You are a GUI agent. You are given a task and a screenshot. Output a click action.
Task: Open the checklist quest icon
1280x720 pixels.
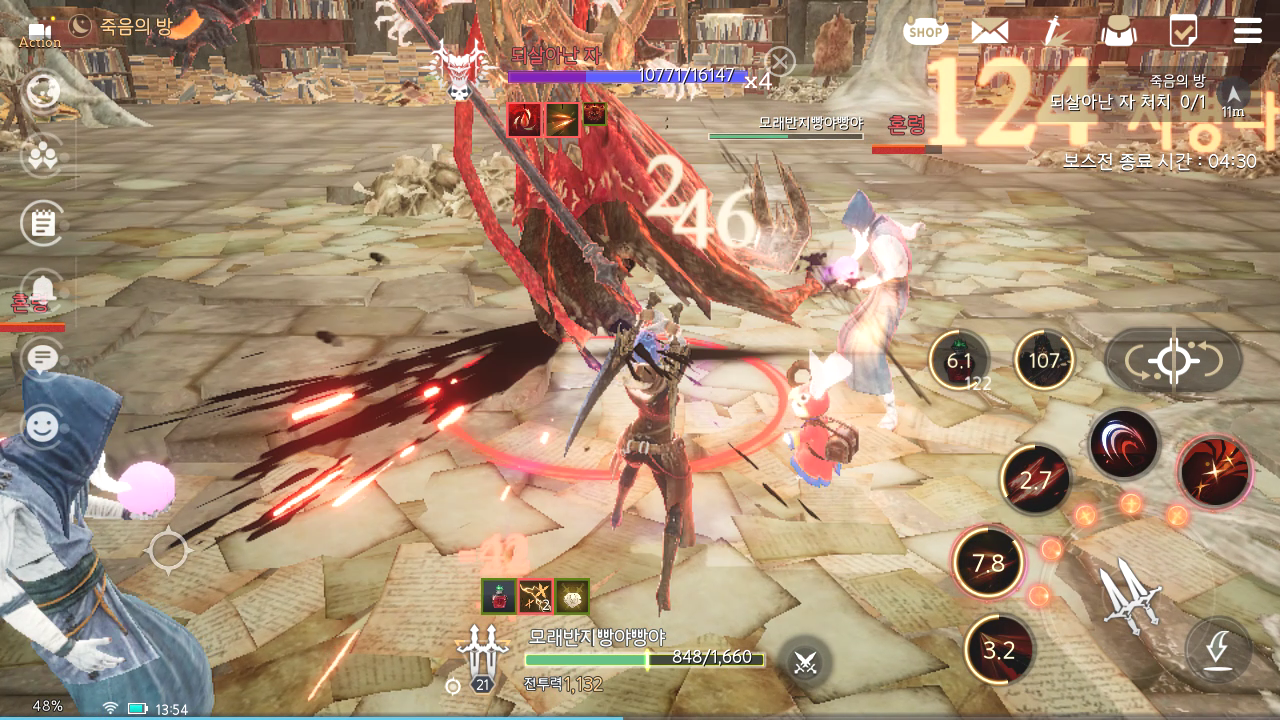click(x=1183, y=31)
